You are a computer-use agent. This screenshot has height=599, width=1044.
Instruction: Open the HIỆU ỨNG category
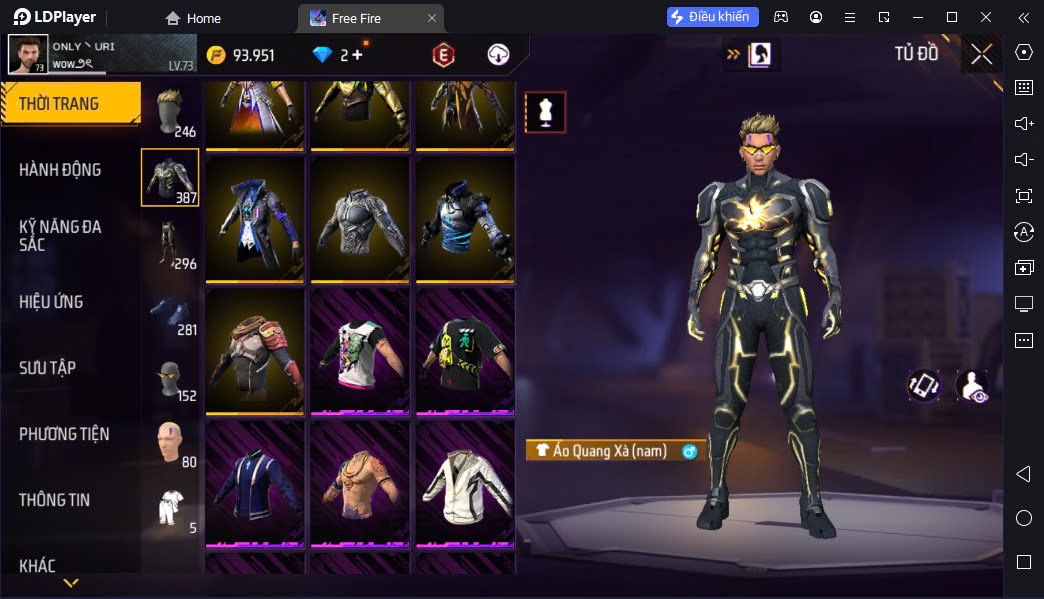[51, 302]
